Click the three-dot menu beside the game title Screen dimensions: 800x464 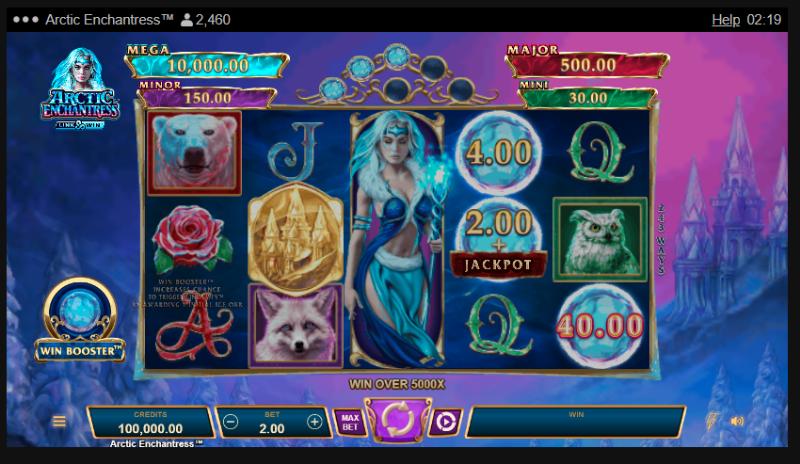pyautogui.click(x=24, y=20)
